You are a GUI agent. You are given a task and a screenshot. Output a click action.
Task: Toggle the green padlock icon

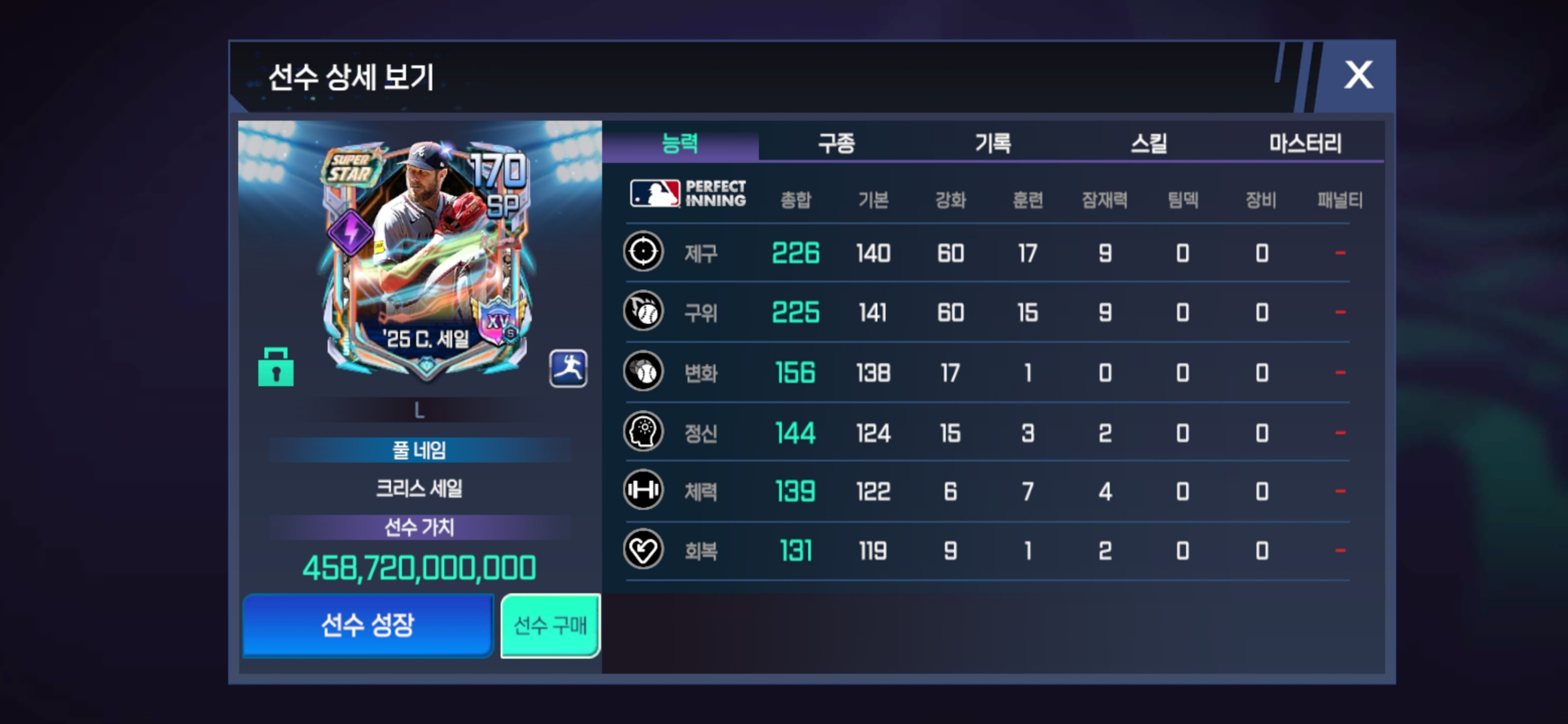coord(276,367)
